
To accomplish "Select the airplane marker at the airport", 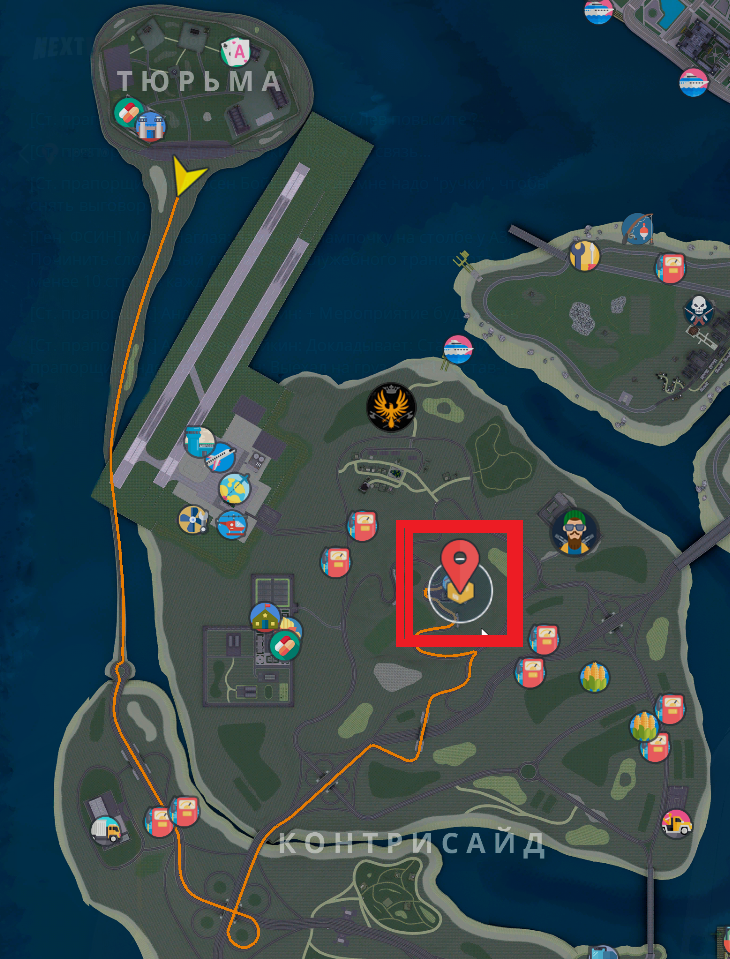I will [x=220, y=458].
